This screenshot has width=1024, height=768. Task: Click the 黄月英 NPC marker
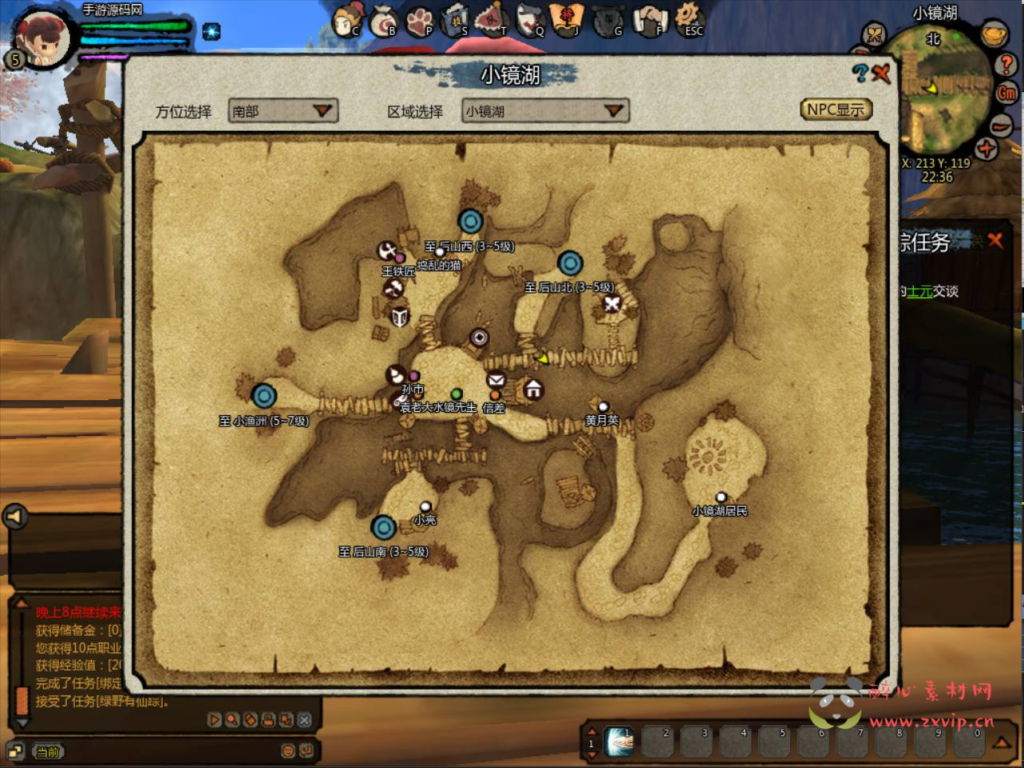[603, 406]
